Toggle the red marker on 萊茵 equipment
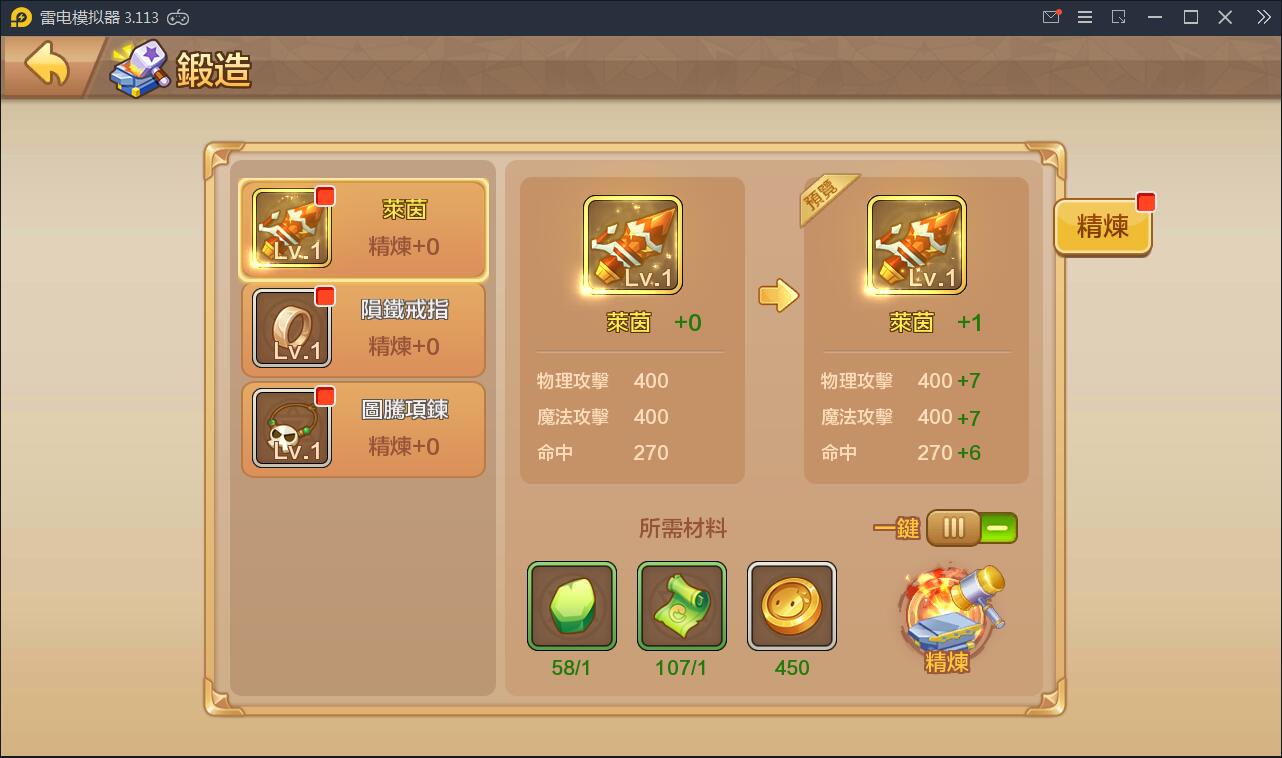Screen dimensions: 1282x758 (326, 197)
